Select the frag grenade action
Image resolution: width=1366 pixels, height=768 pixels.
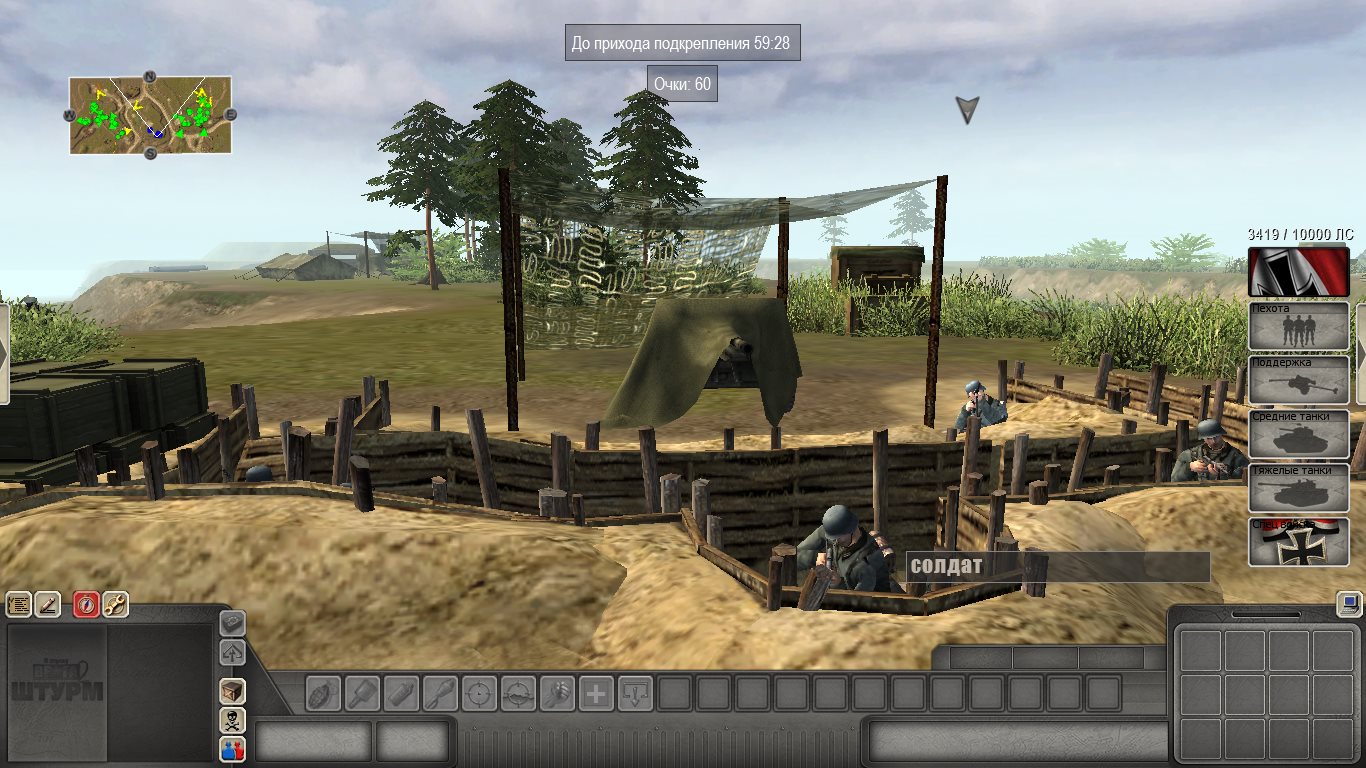[x=324, y=693]
